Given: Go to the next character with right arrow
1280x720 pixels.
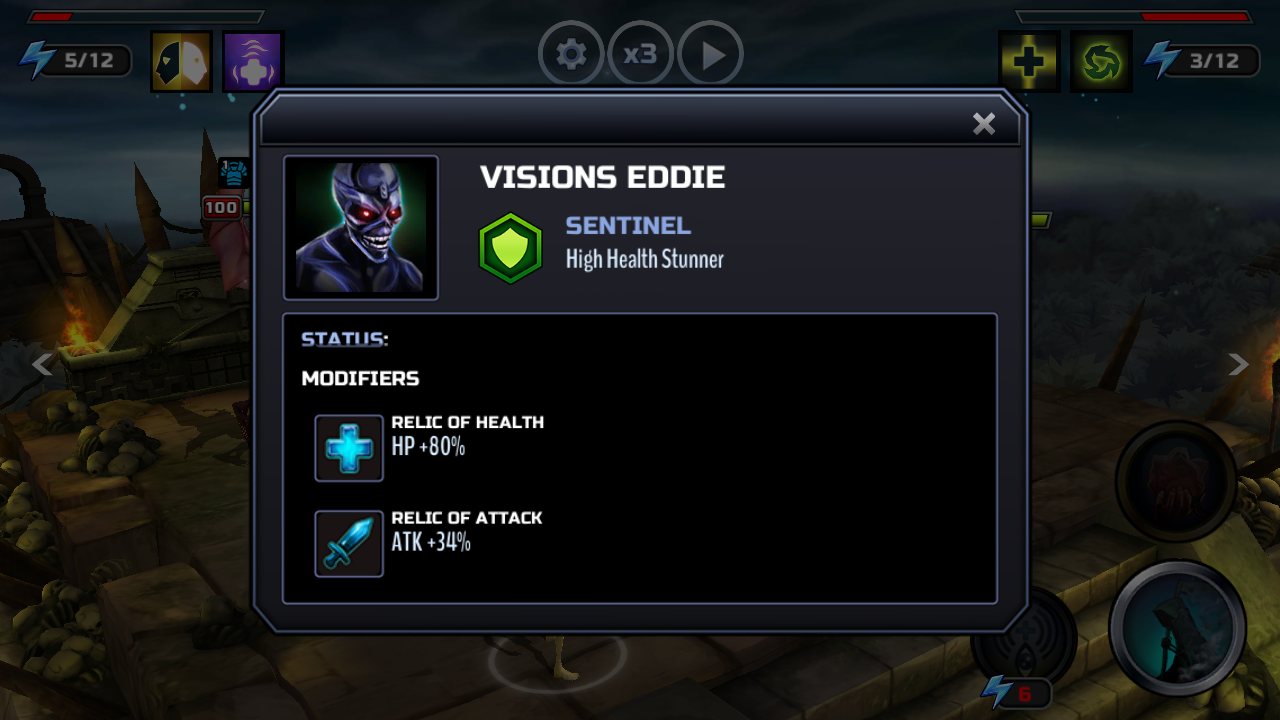Looking at the screenshot, I should pyautogui.click(x=1238, y=365).
